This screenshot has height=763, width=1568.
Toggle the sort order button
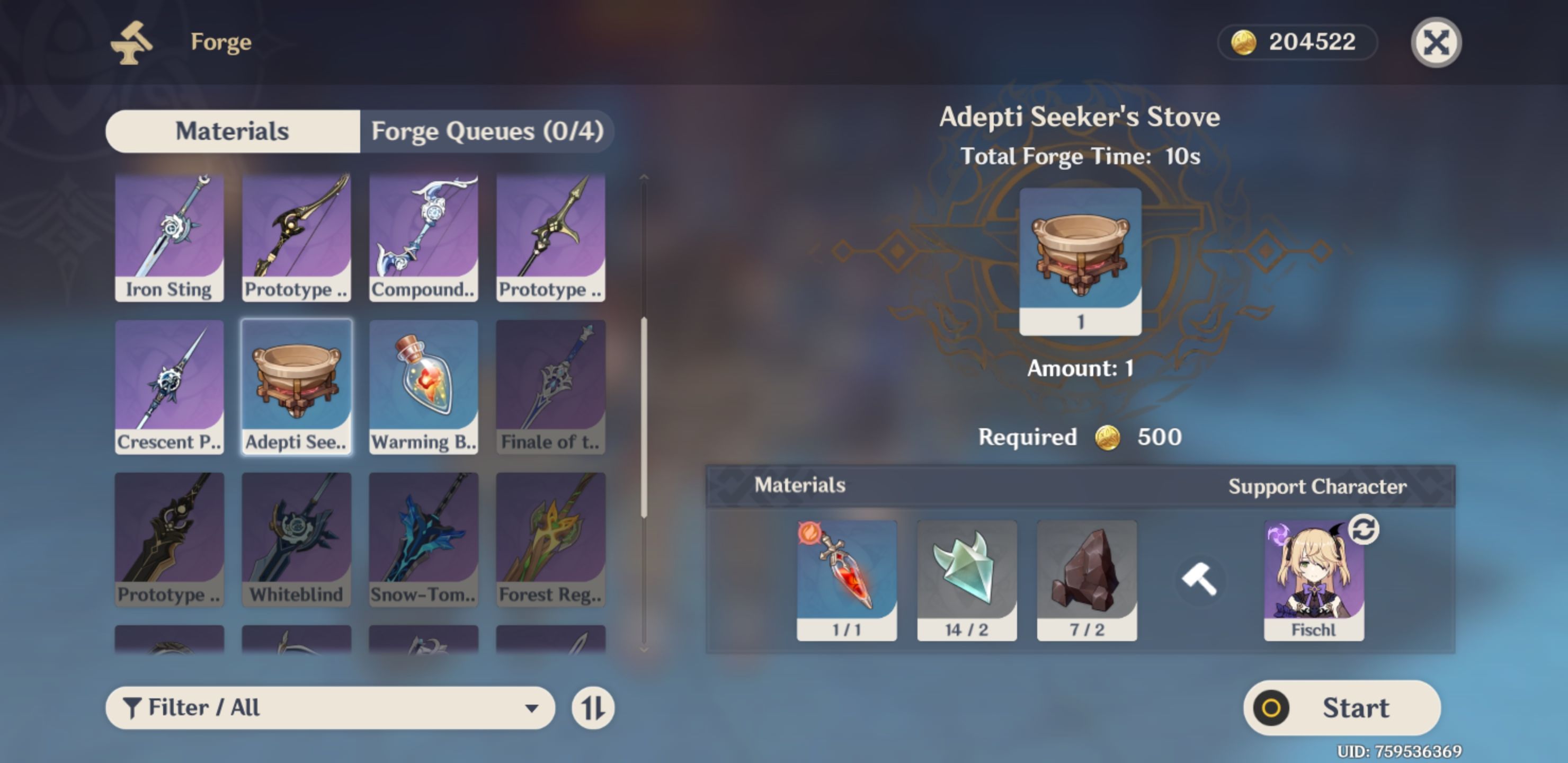tap(592, 707)
